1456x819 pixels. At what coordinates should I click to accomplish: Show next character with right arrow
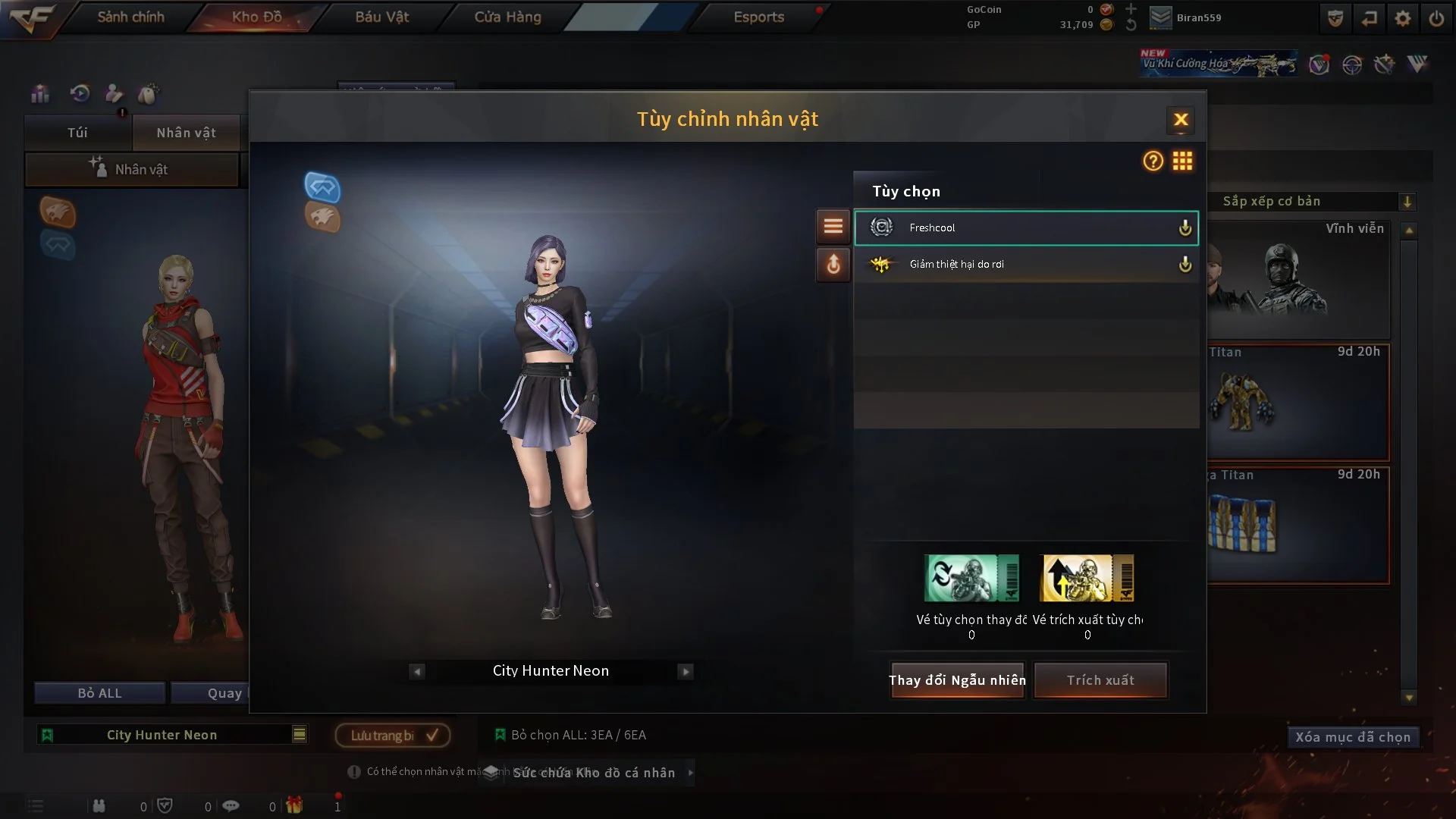pos(686,671)
